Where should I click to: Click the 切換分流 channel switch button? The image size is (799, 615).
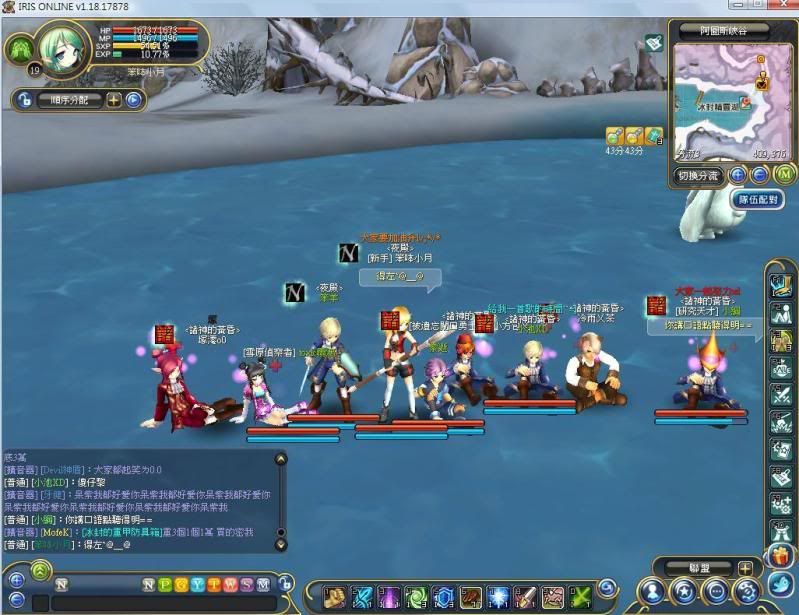pyautogui.click(x=696, y=175)
